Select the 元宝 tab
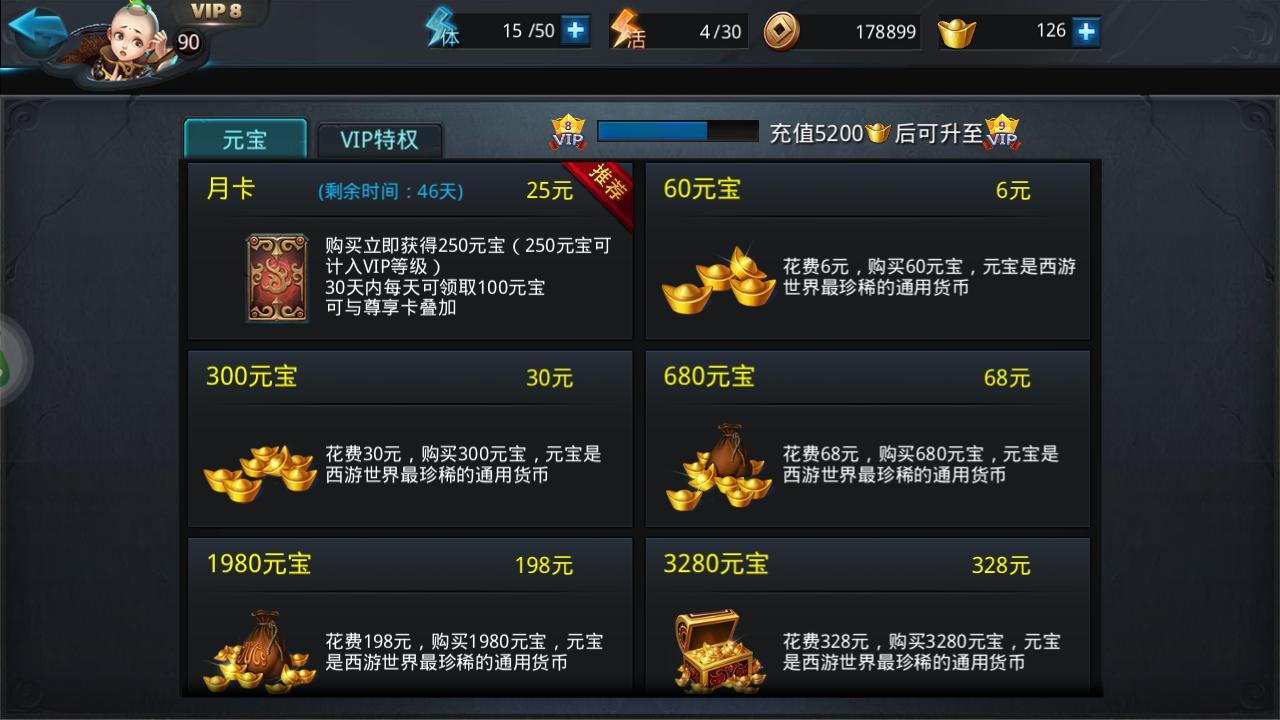The width and height of the screenshot is (1280, 720). point(245,140)
